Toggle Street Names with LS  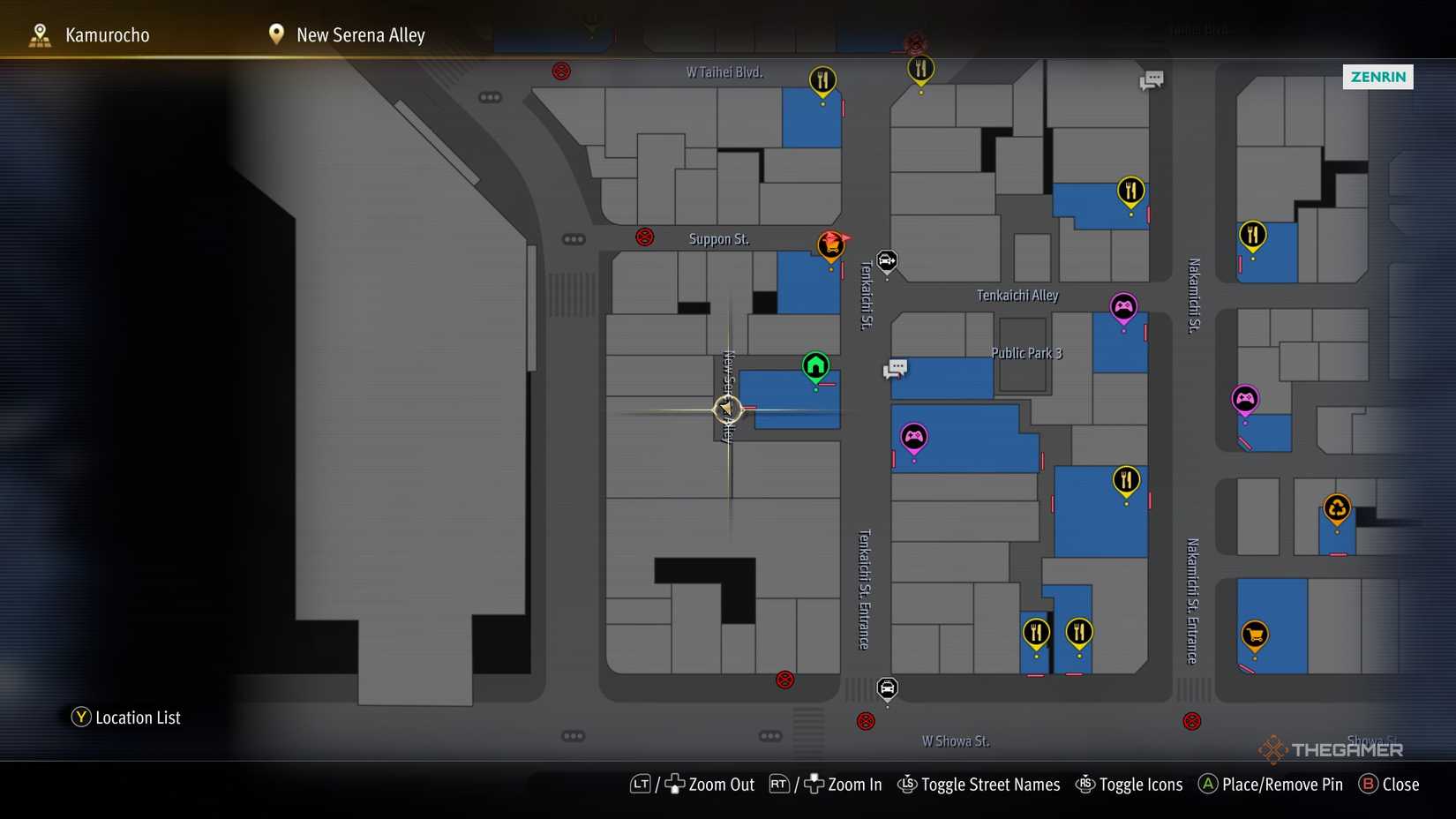tap(978, 784)
